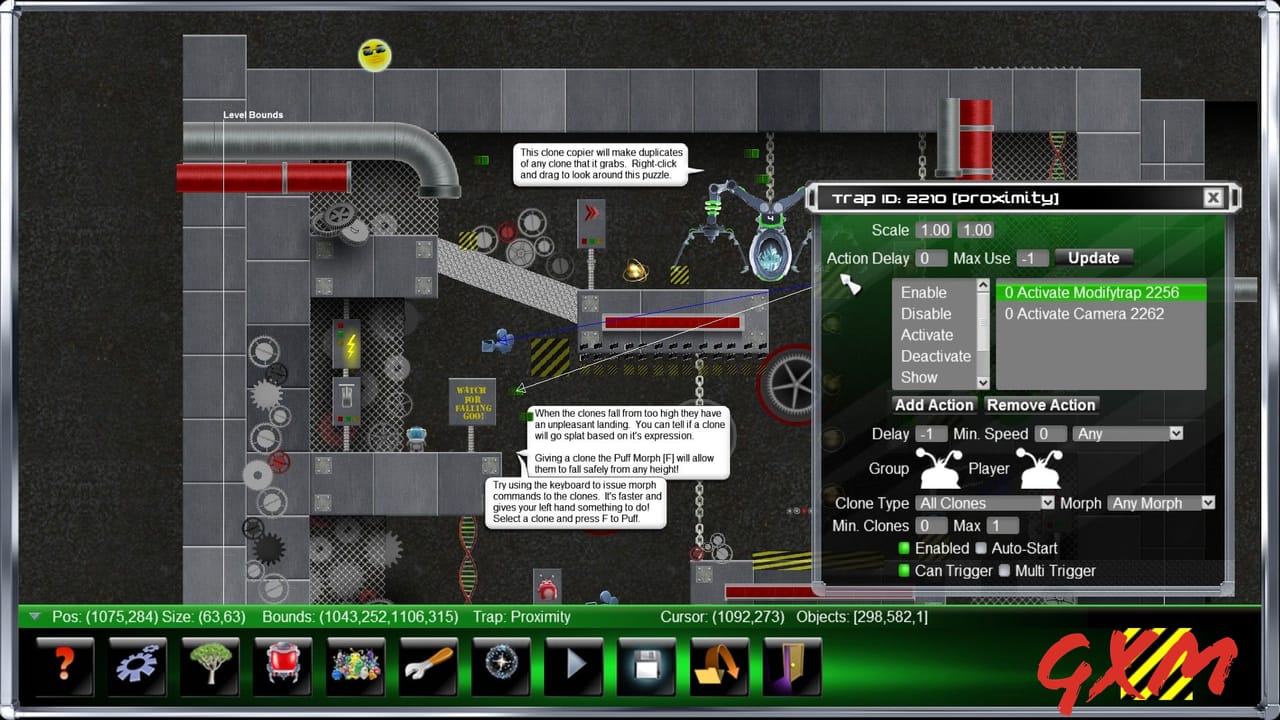Disable the Enabled checkbox
1280x720 pixels.
coord(906,548)
